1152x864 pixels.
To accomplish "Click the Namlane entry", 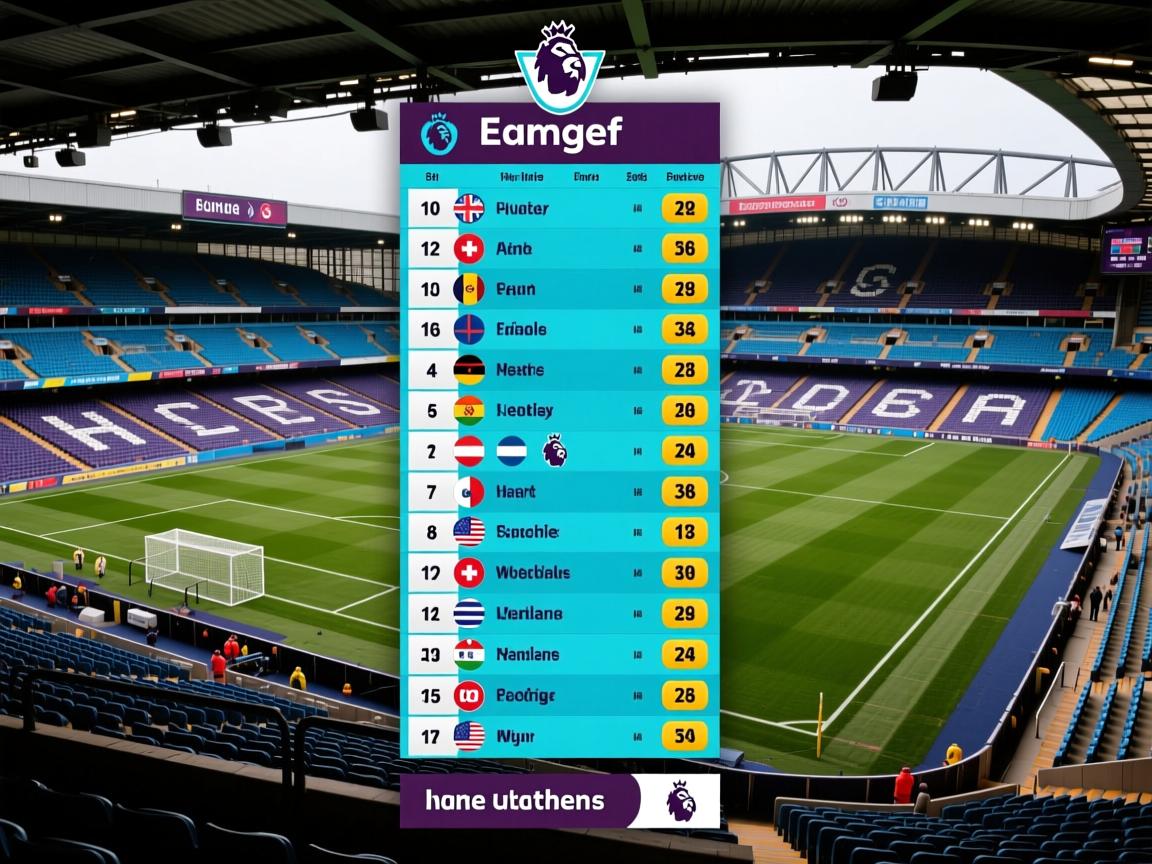I will click(560, 655).
